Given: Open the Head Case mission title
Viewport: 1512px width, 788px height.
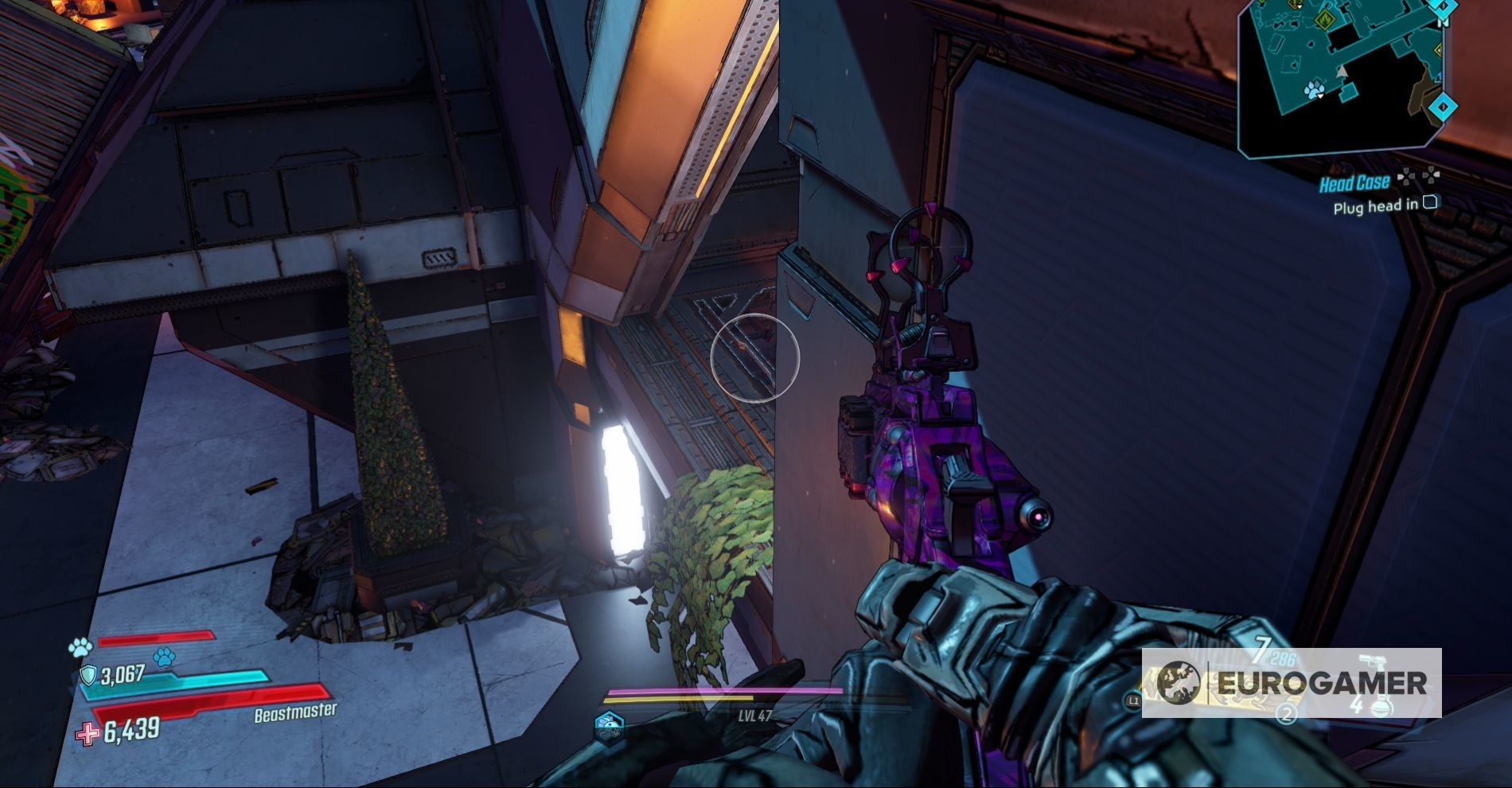Looking at the screenshot, I should click(1355, 183).
